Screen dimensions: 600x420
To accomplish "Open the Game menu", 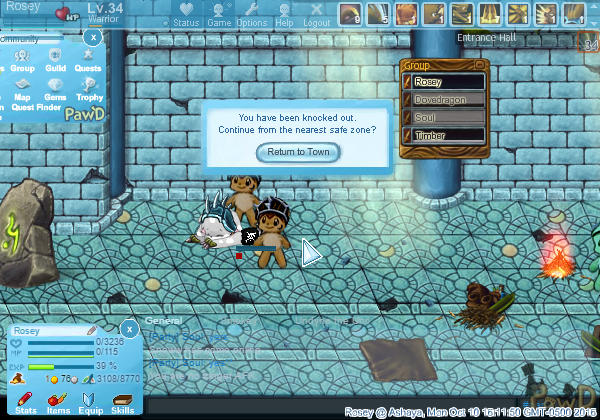I will (219, 14).
